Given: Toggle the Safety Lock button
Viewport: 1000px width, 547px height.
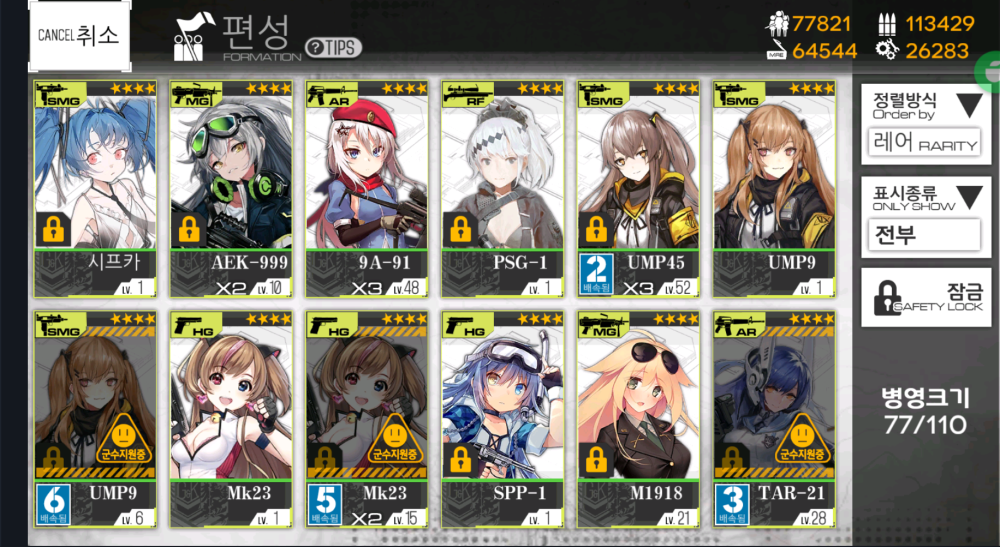Looking at the screenshot, I should click(x=921, y=297).
